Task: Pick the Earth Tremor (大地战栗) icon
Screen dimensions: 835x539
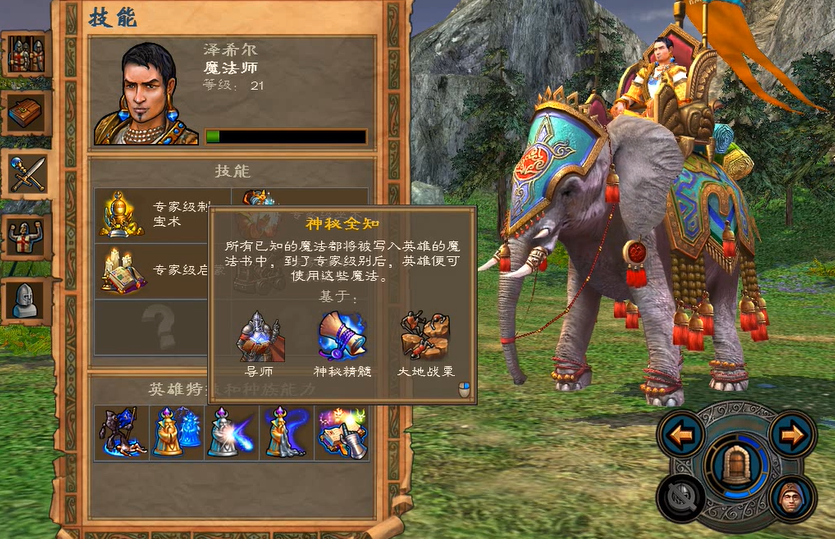Action: point(425,336)
